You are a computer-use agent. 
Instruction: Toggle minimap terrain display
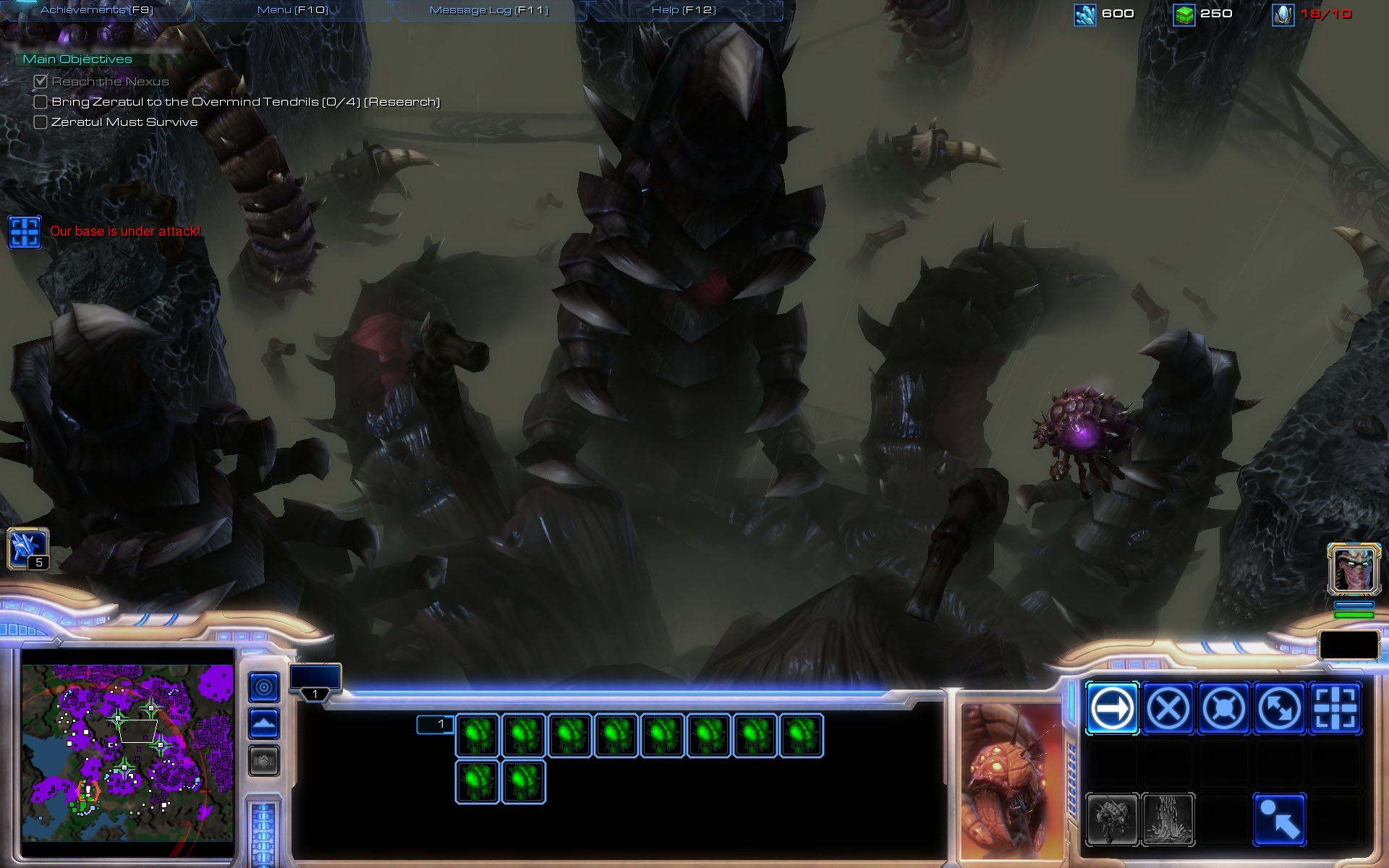(264, 723)
